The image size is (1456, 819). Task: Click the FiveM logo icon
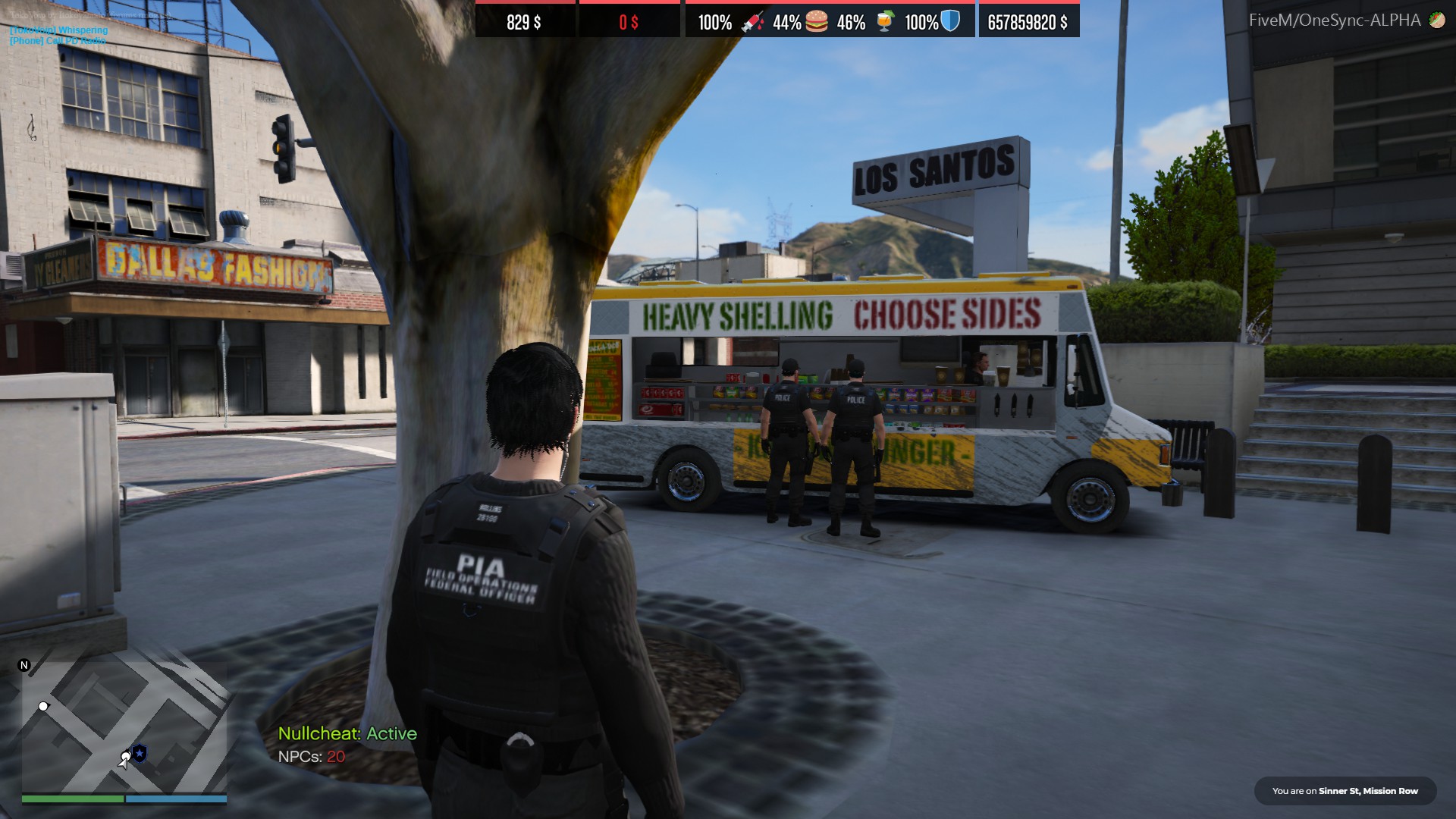(1437, 20)
